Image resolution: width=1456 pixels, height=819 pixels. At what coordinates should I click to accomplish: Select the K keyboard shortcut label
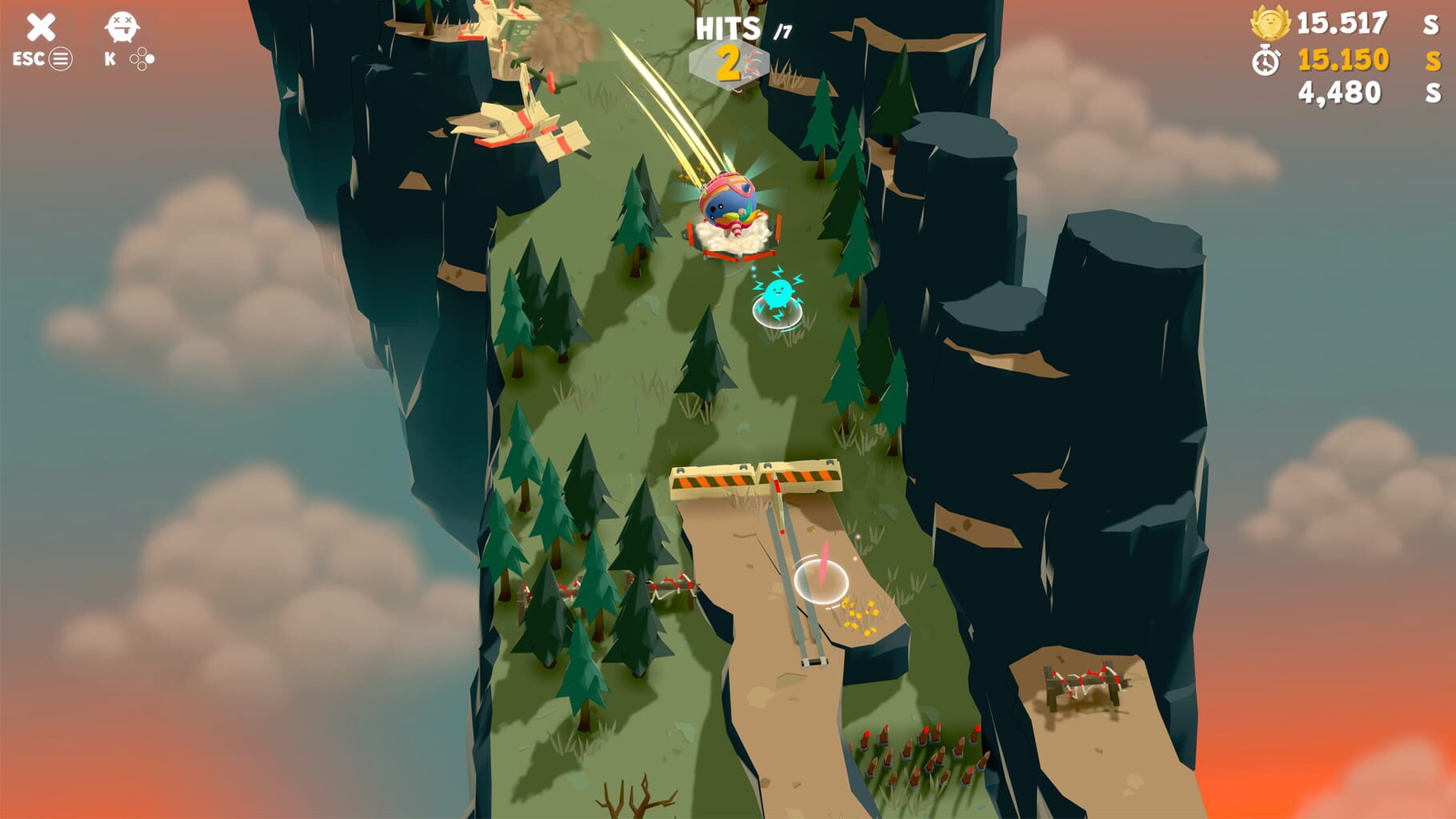point(110,58)
